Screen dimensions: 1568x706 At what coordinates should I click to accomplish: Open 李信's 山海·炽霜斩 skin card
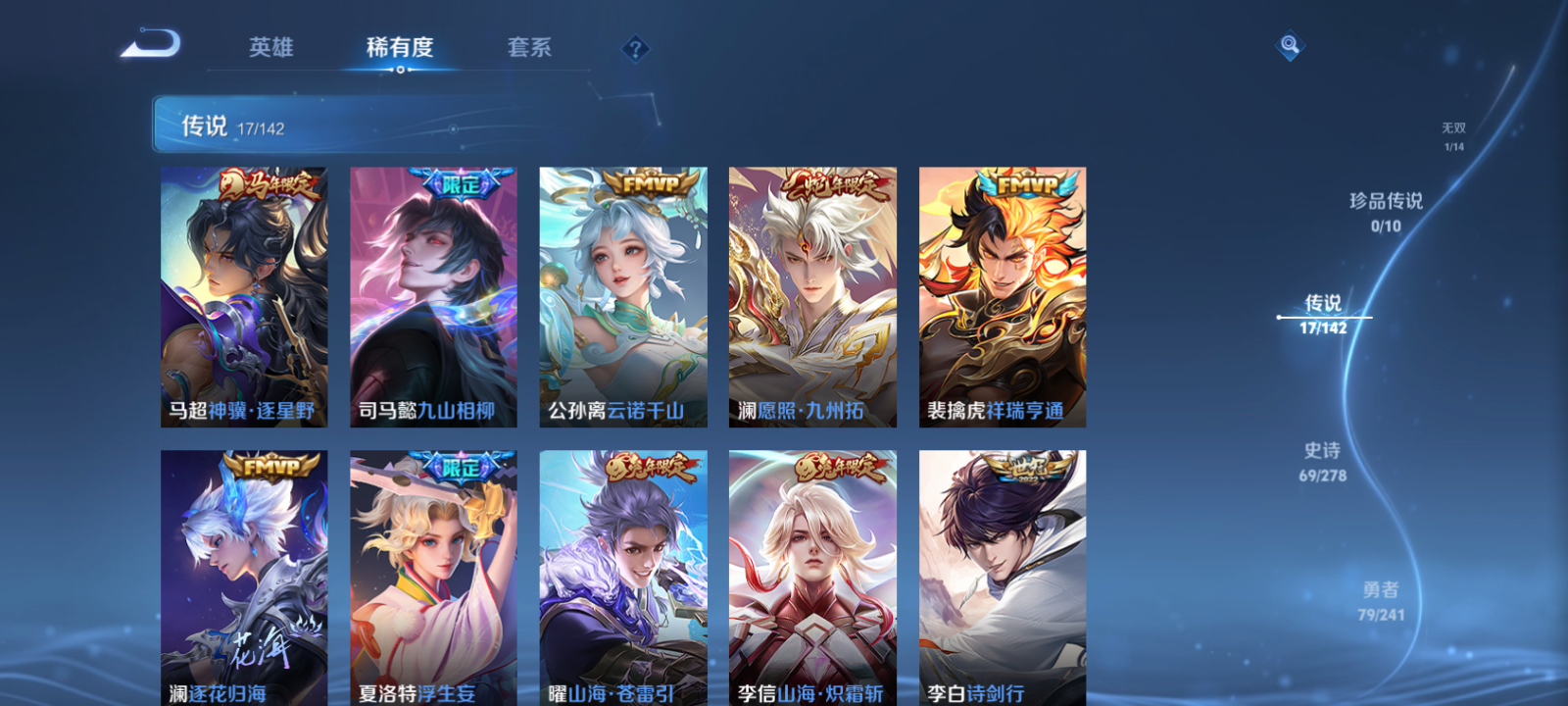pyautogui.click(x=811, y=569)
